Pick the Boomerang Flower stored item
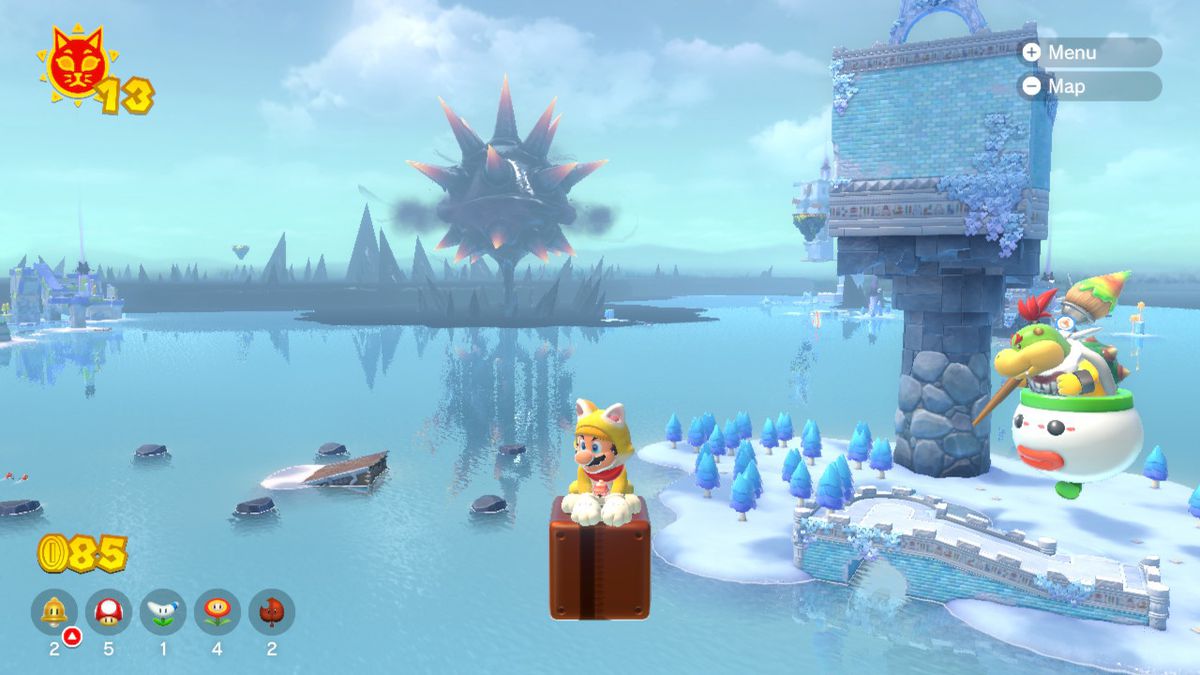The width and height of the screenshot is (1200, 675). click(162, 611)
